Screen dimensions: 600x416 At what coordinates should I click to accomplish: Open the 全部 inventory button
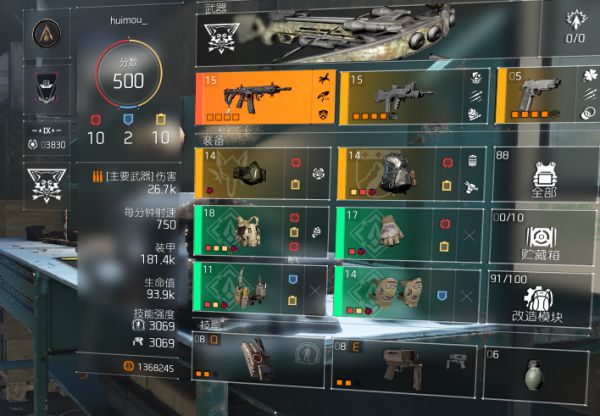coord(545,177)
